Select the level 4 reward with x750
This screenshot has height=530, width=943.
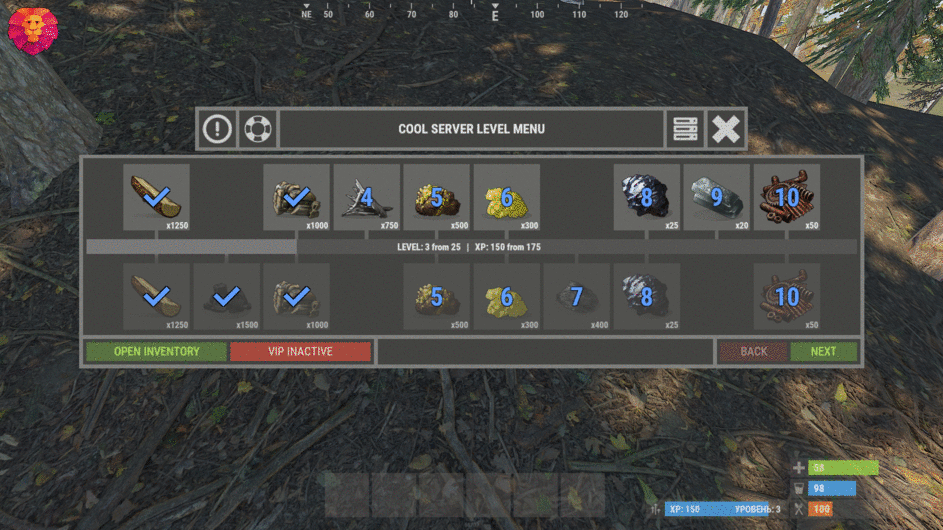click(366, 197)
